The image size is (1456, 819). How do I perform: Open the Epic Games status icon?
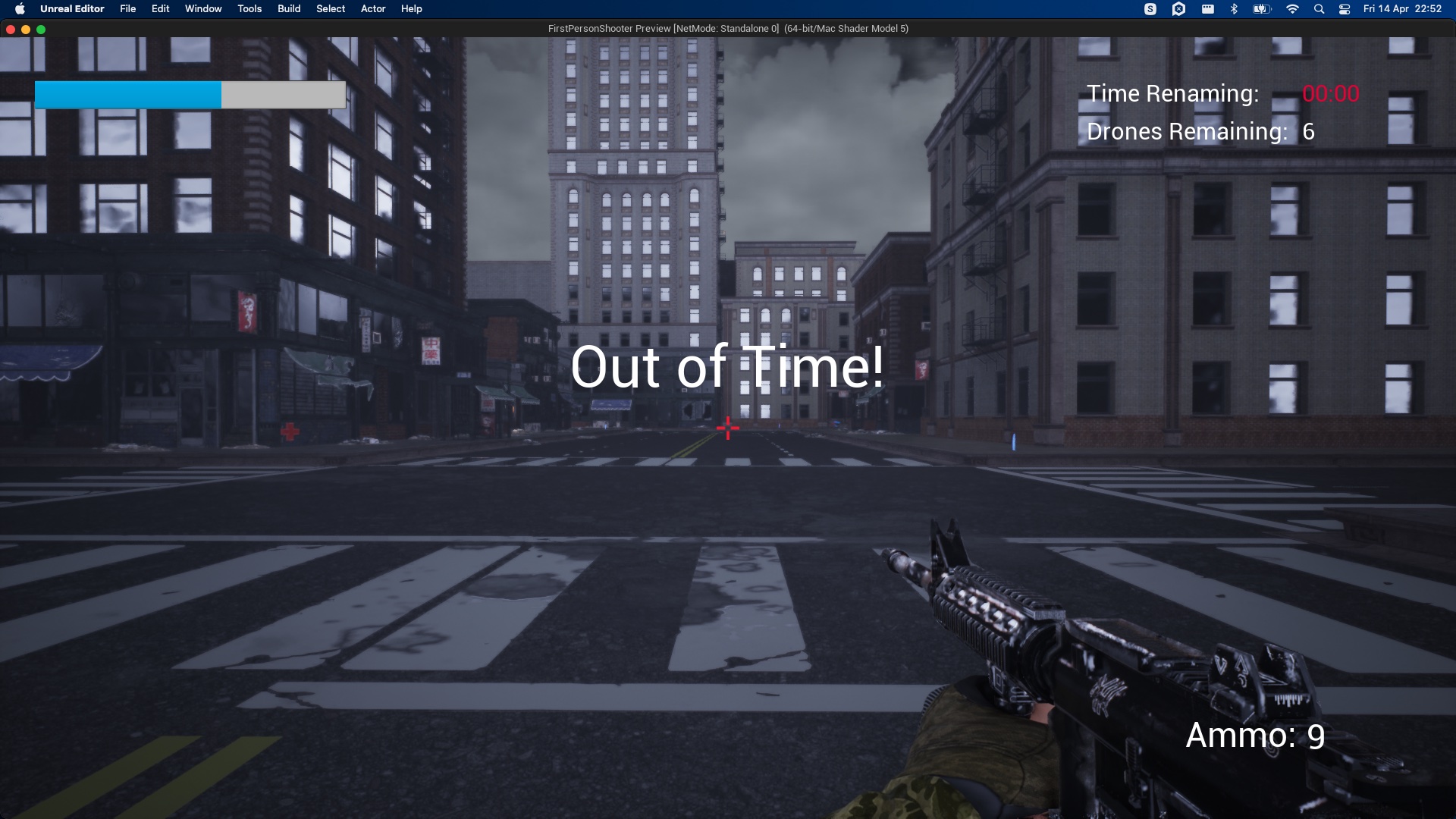(1179, 8)
